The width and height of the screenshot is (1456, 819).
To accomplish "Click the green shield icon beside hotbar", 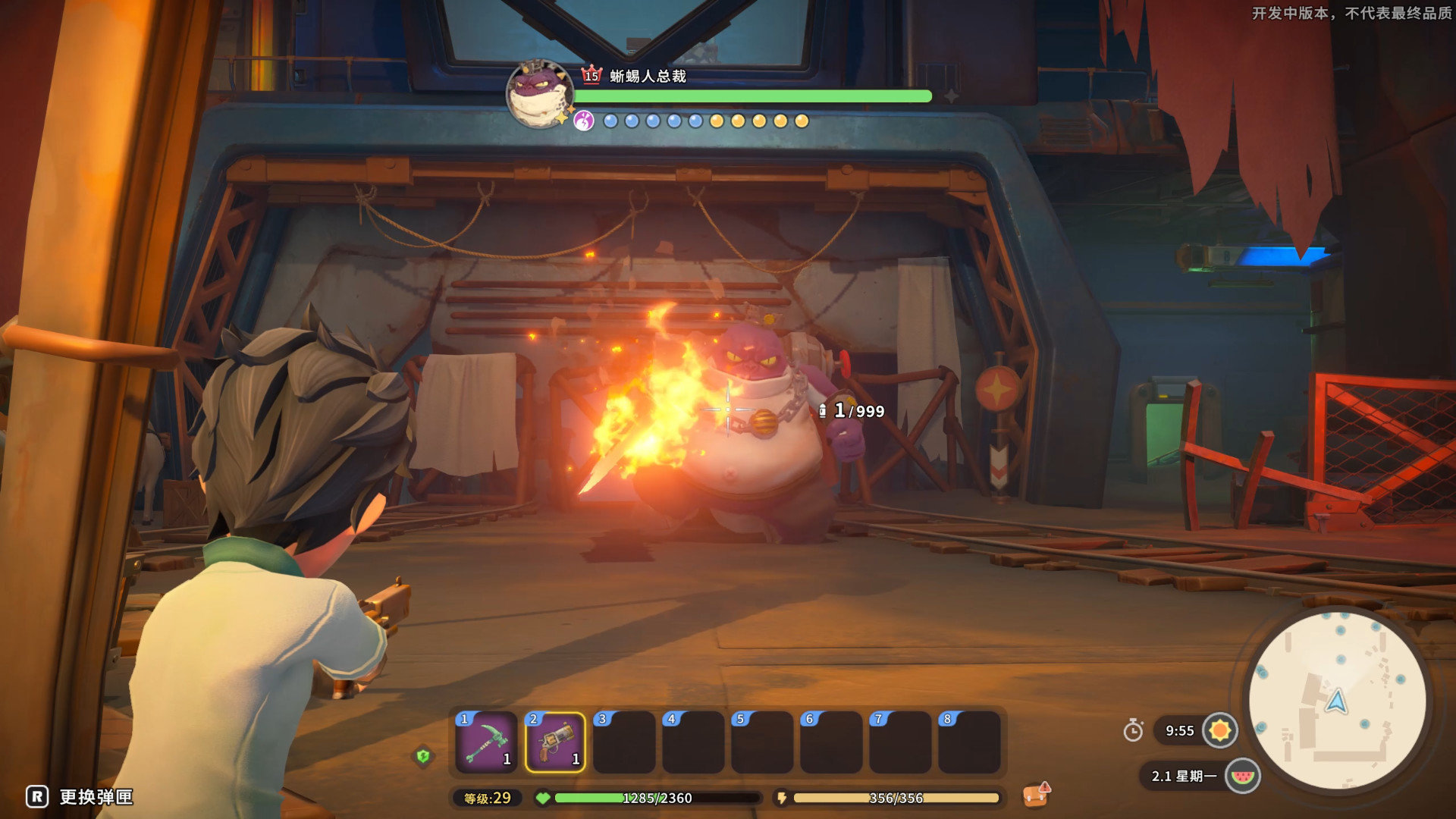I will click(423, 755).
